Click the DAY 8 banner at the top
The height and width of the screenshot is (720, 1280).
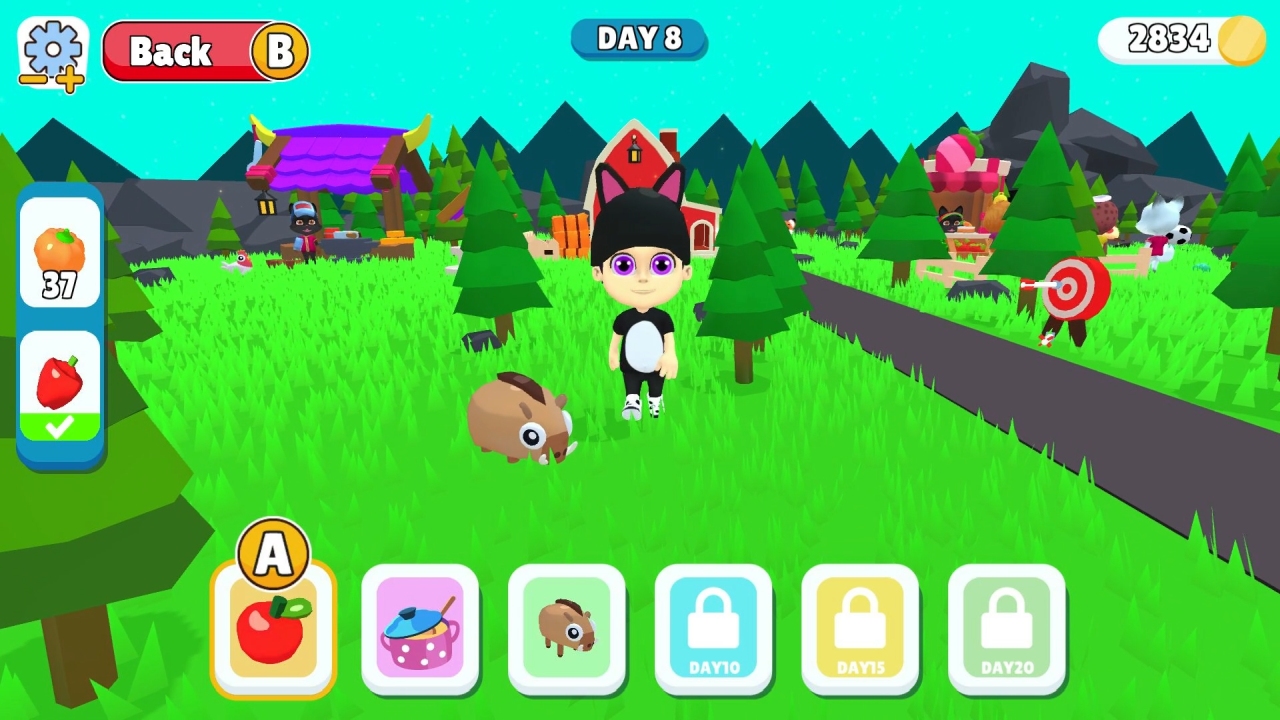coord(639,39)
